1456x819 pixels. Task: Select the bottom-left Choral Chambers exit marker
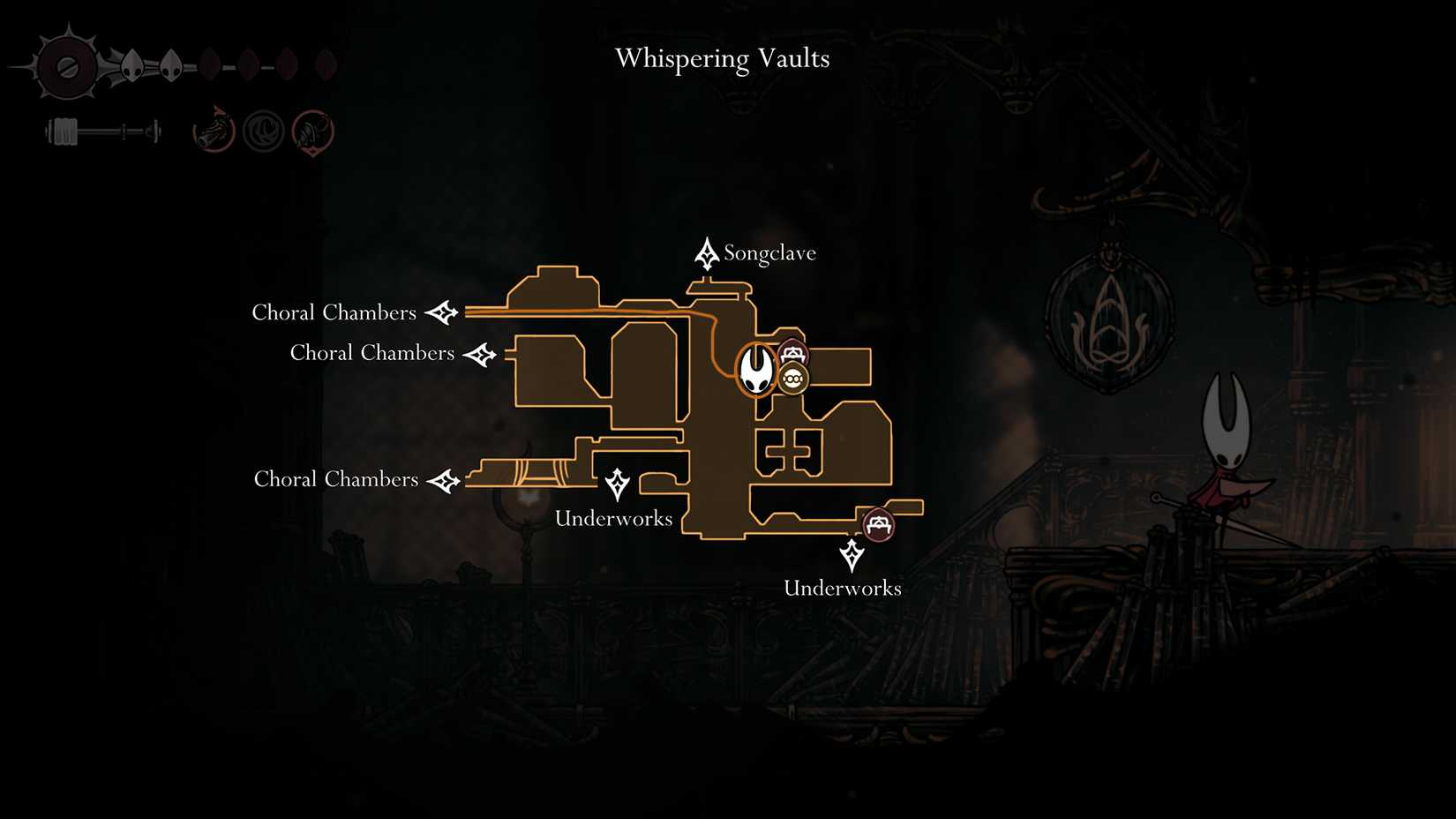pyautogui.click(x=445, y=479)
